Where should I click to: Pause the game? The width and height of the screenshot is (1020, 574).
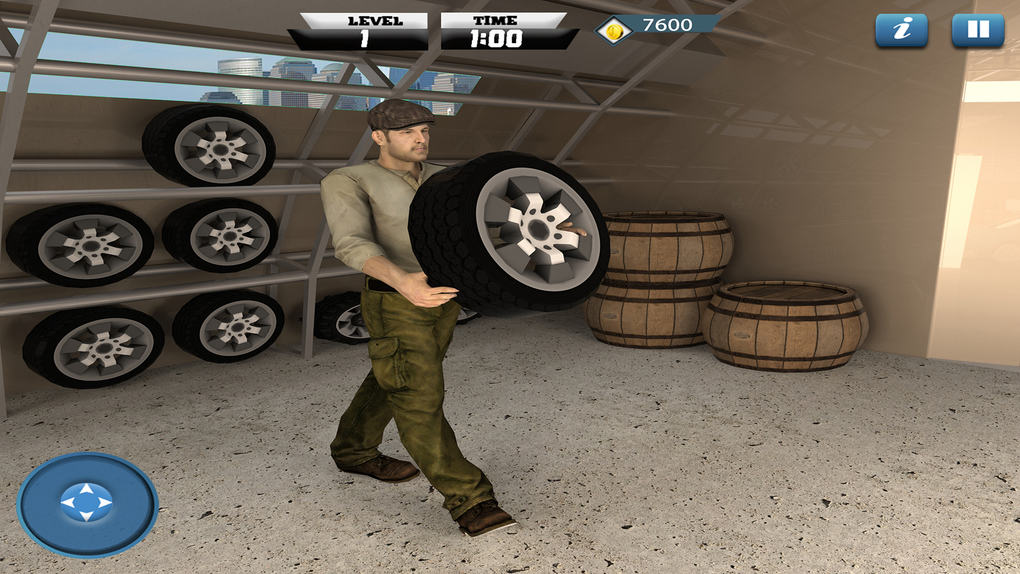pyautogui.click(x=977, y=30)
